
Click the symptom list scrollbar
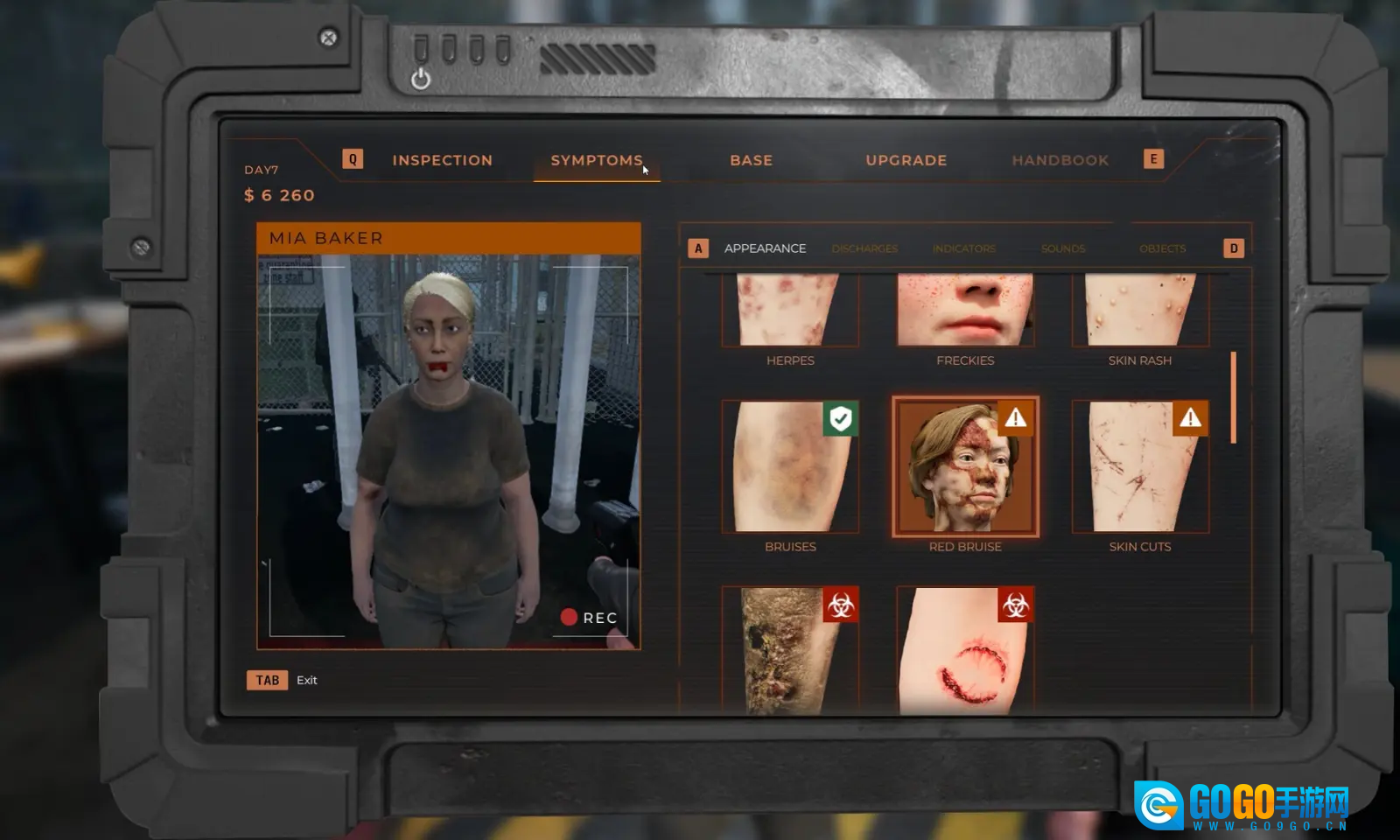(1234, 397)
